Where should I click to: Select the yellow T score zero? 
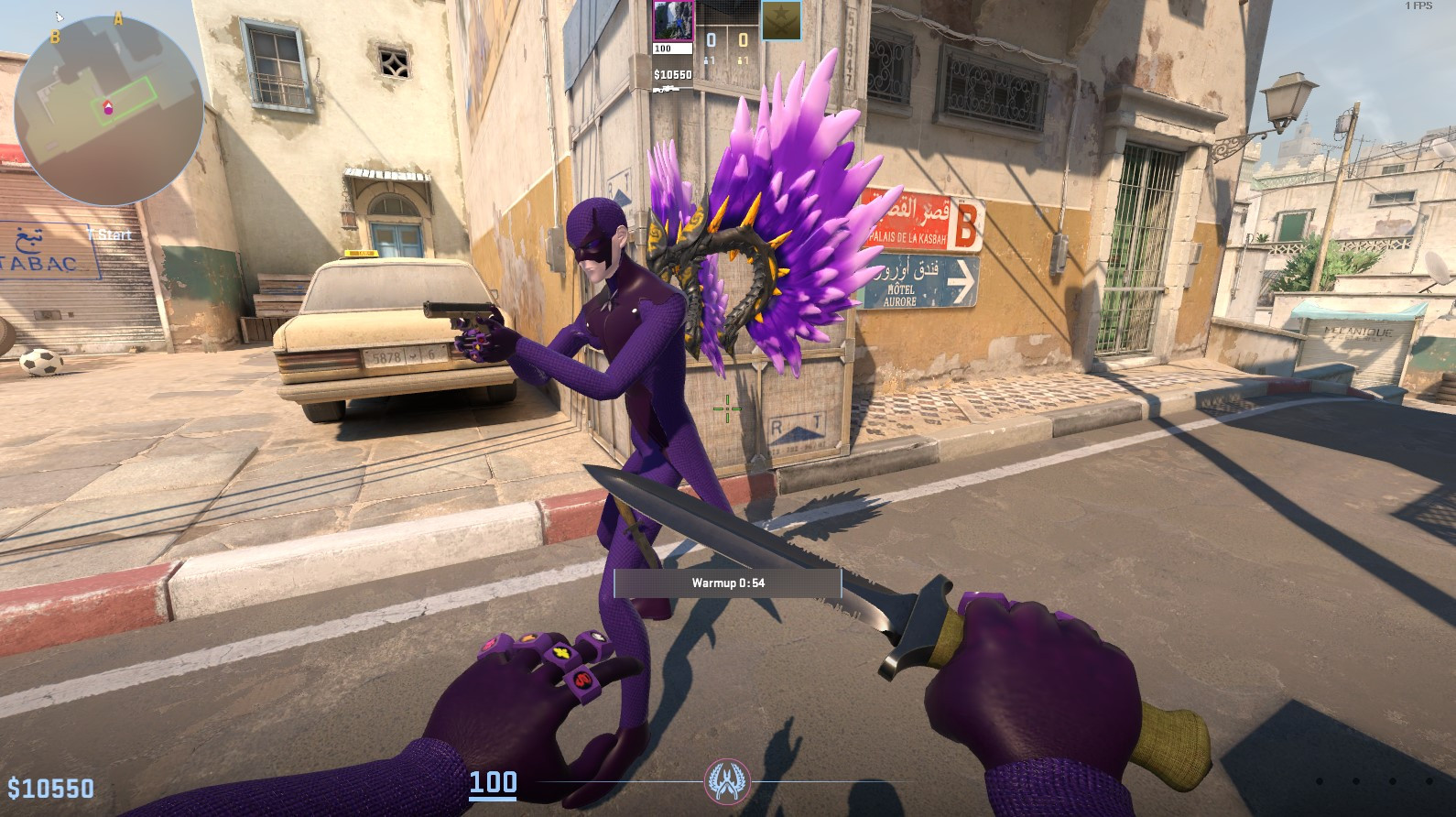[745, 40]
